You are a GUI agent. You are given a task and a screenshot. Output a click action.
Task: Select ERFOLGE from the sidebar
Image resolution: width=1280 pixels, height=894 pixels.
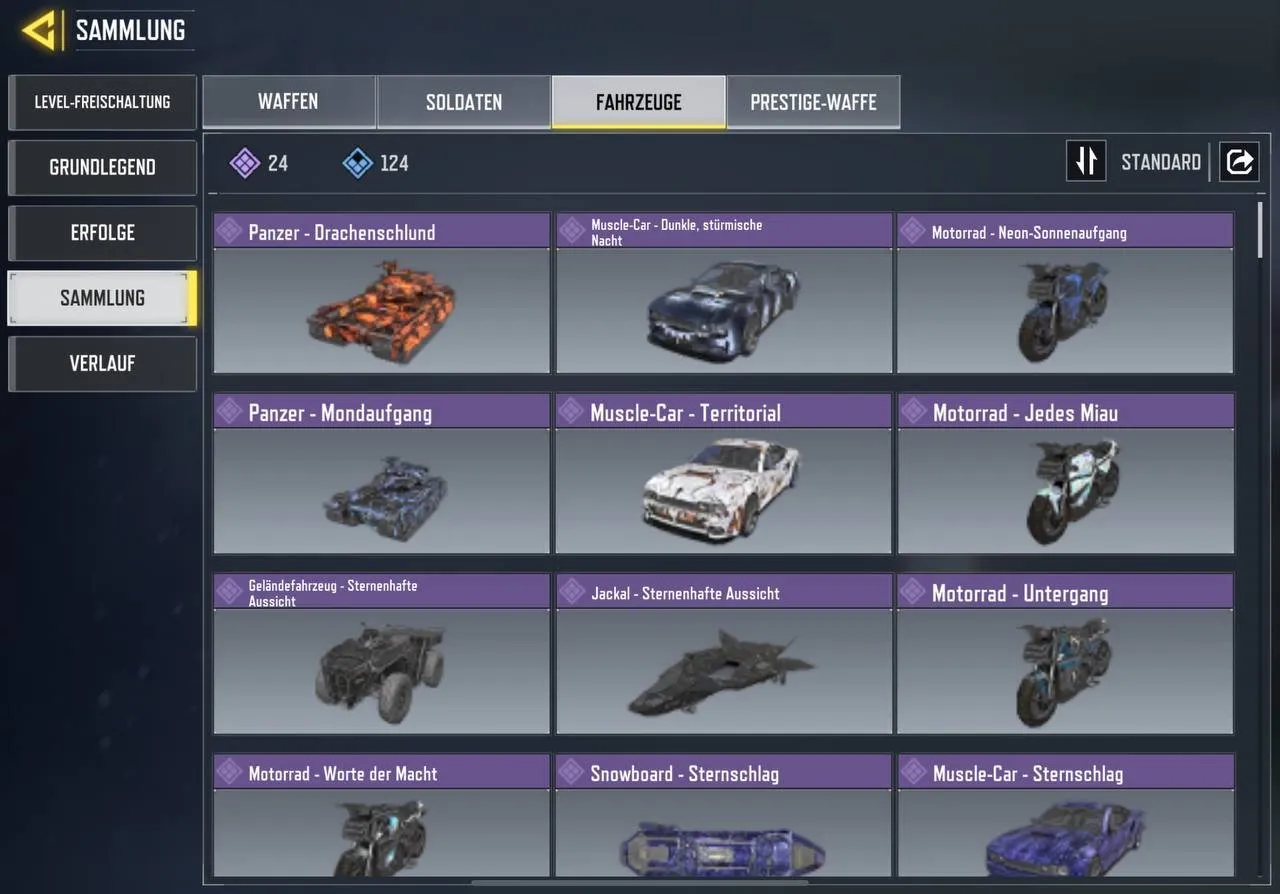[102, 232]
